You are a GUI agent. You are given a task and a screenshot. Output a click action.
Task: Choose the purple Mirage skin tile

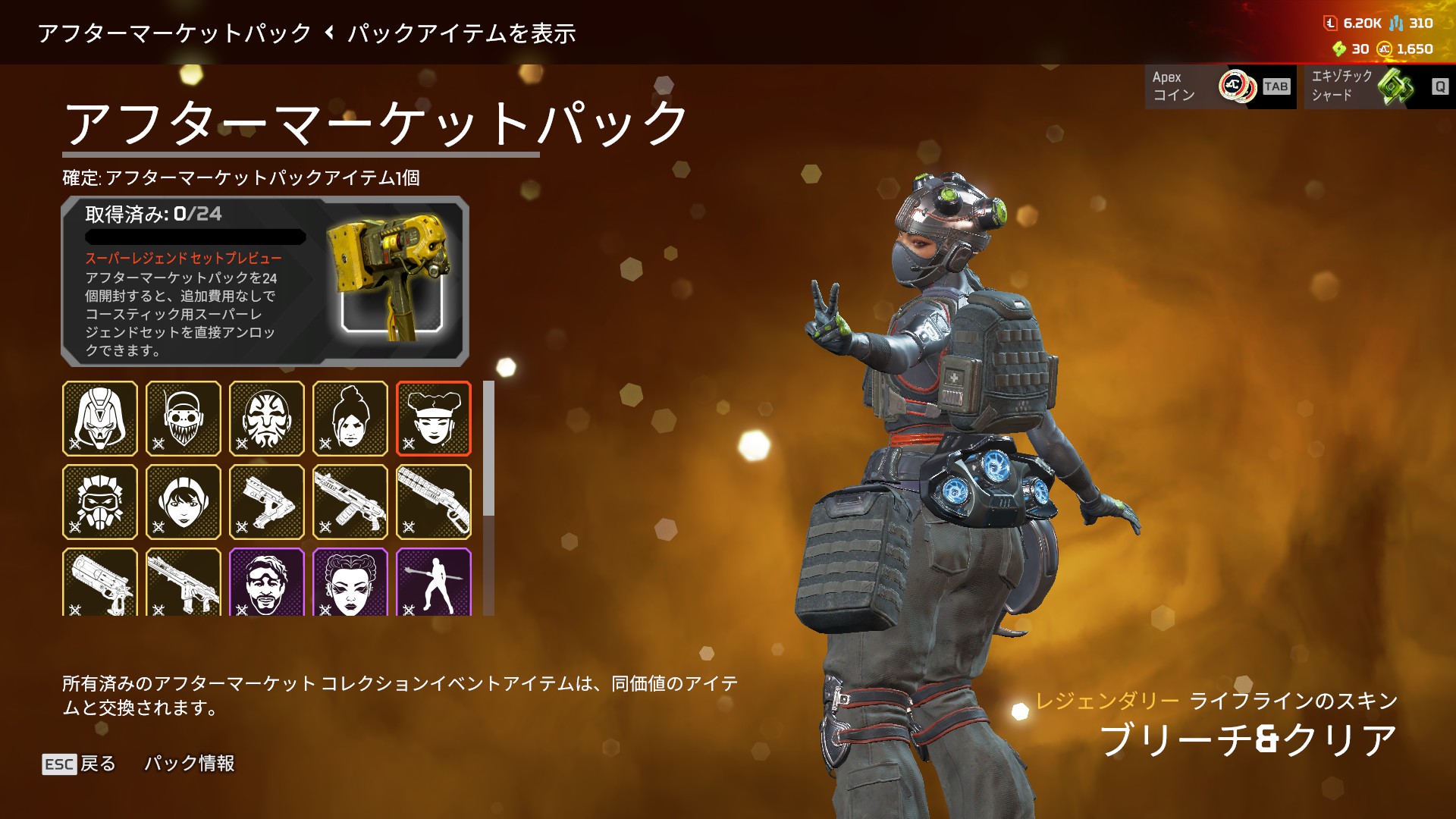[x=267, y=582]
